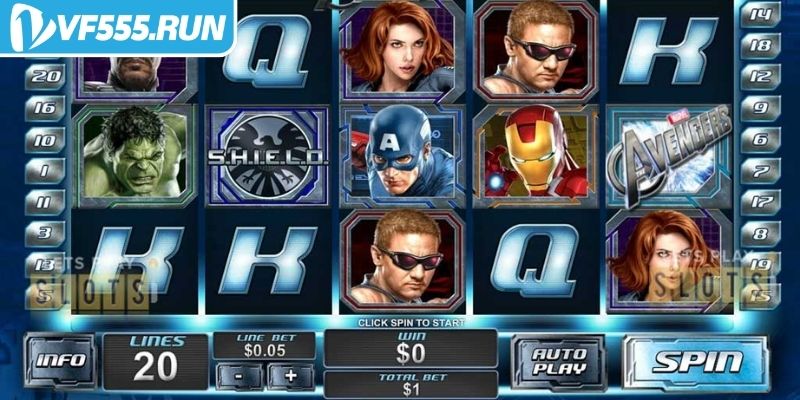Click the VF555.RUN site logo
The height and width of the screenshot is (400, 800).
click(x=117, y=27)
